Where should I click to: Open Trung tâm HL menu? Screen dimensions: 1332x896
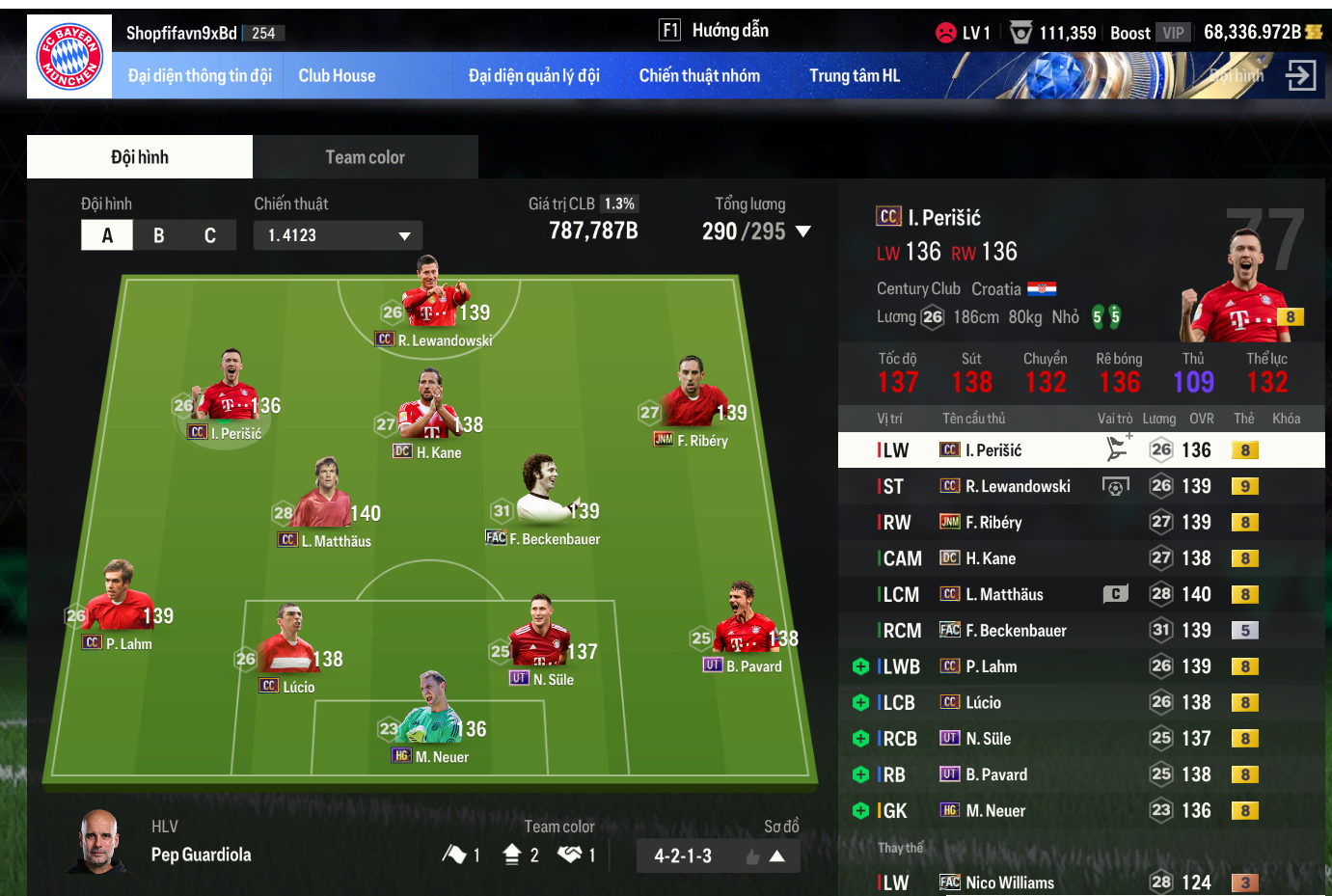(x=854, y=76)
